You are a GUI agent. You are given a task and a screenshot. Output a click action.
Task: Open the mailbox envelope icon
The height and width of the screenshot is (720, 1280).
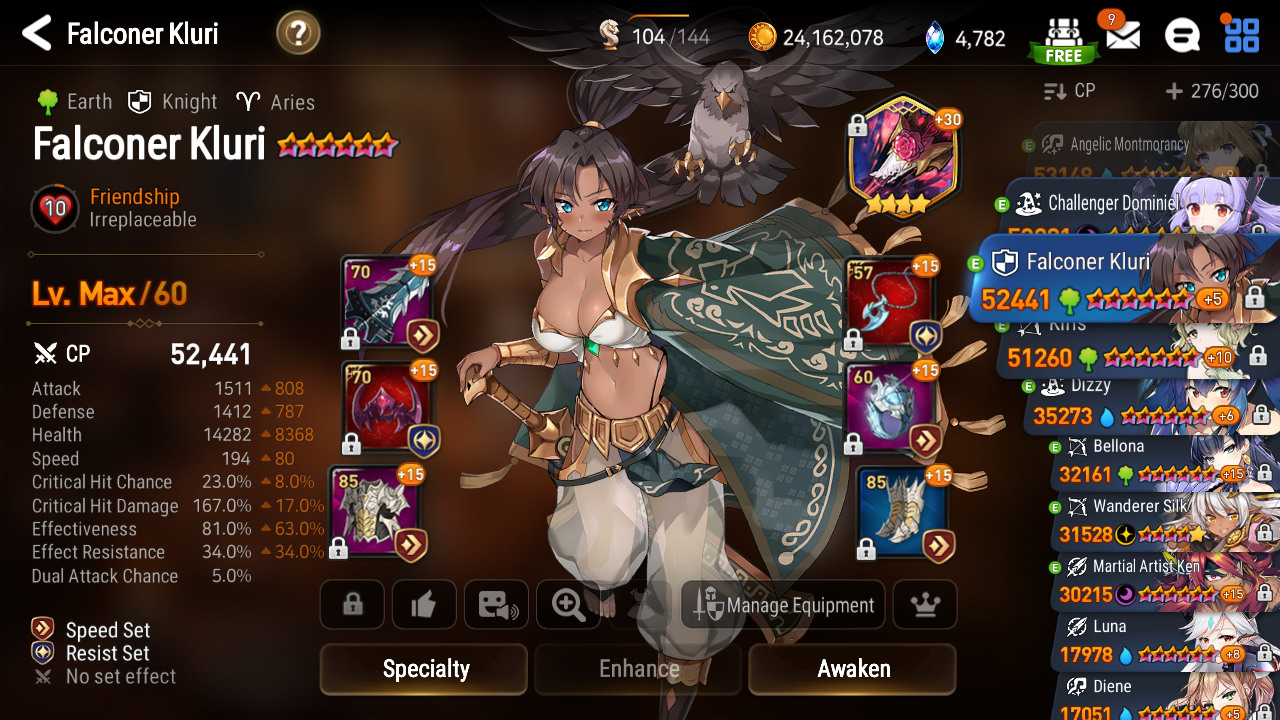[1122, 37]
